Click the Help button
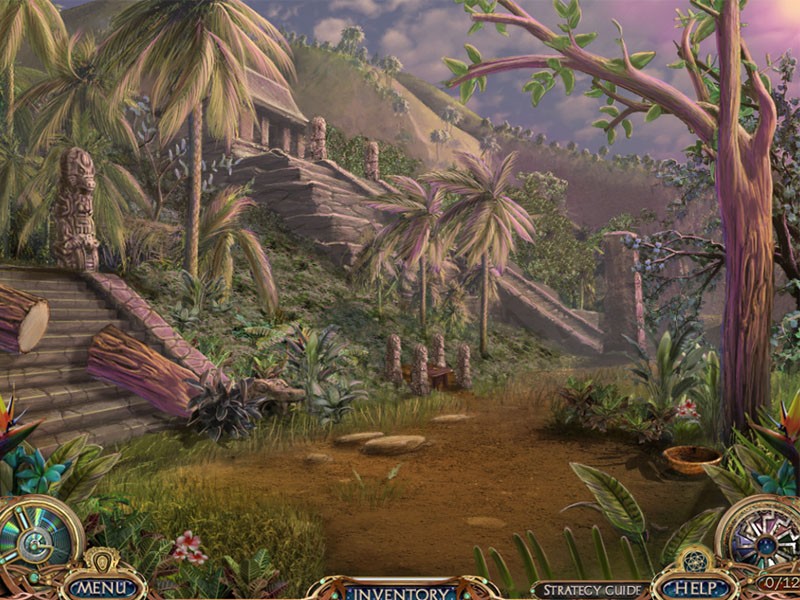The height and width of the screenshot is (600, 800). [693, 588]
